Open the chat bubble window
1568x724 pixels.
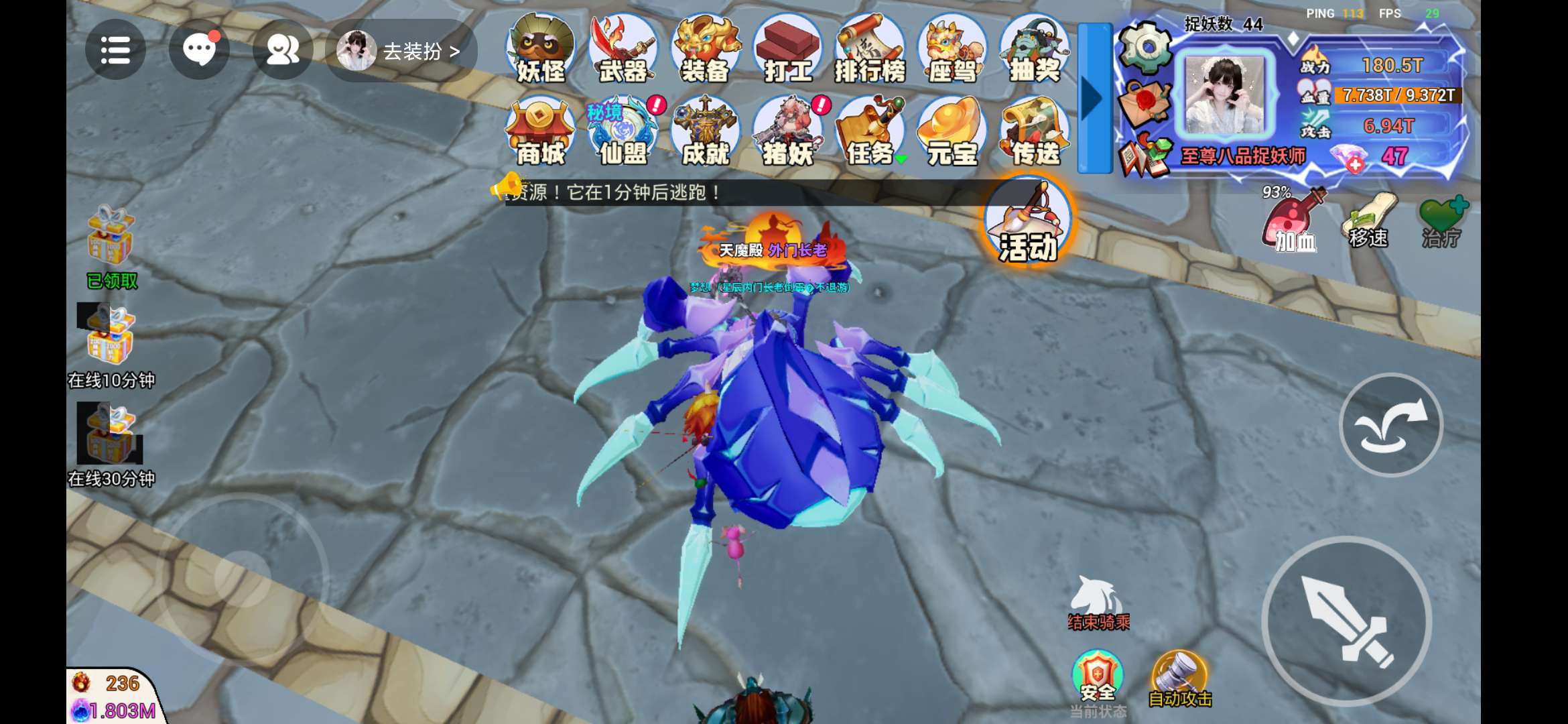click(199, 50)
